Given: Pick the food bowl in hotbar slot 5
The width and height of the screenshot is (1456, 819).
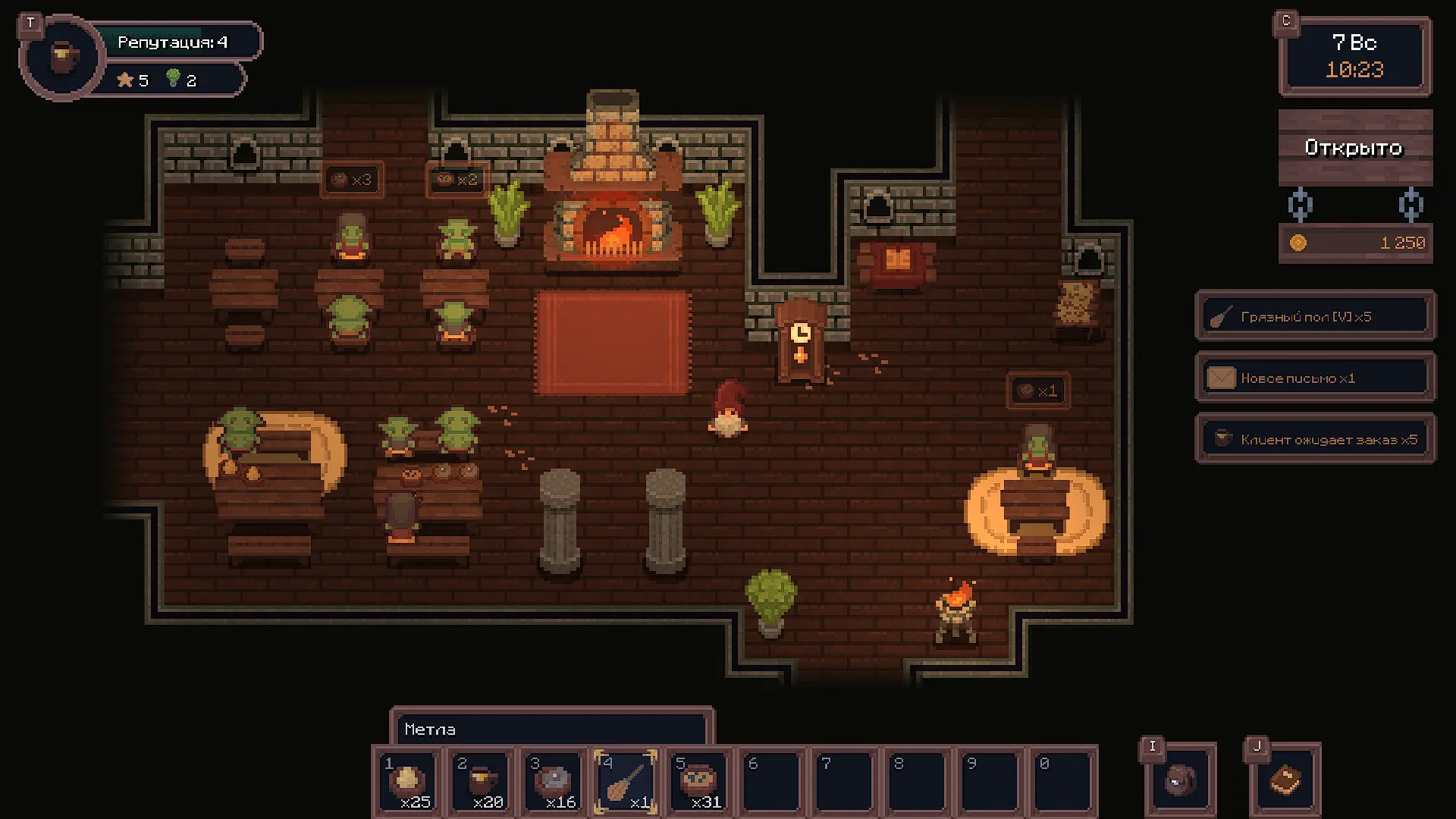Looking at the screenshot, I should [699, 781].
